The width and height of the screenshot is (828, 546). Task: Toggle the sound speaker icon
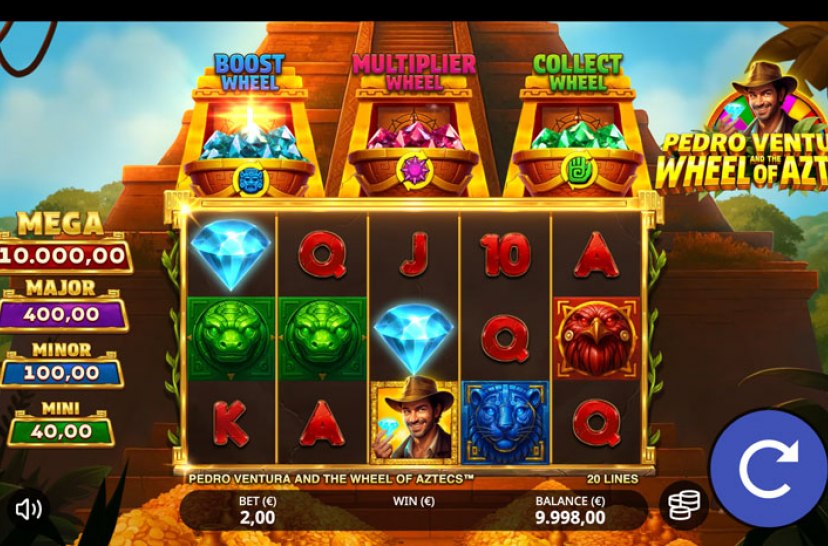28,509
